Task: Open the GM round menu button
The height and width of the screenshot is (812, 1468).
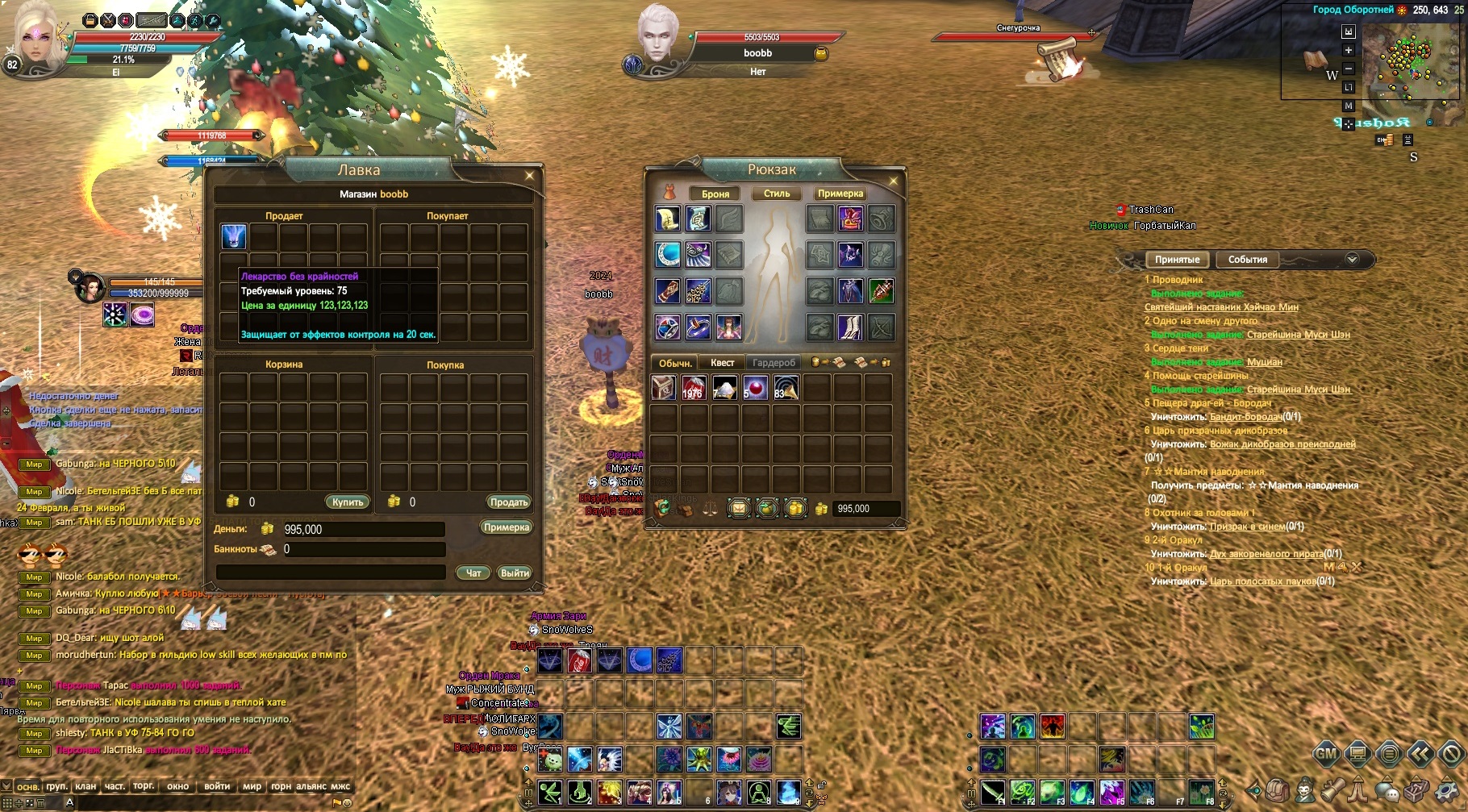Action: (x=1326, y=755)
